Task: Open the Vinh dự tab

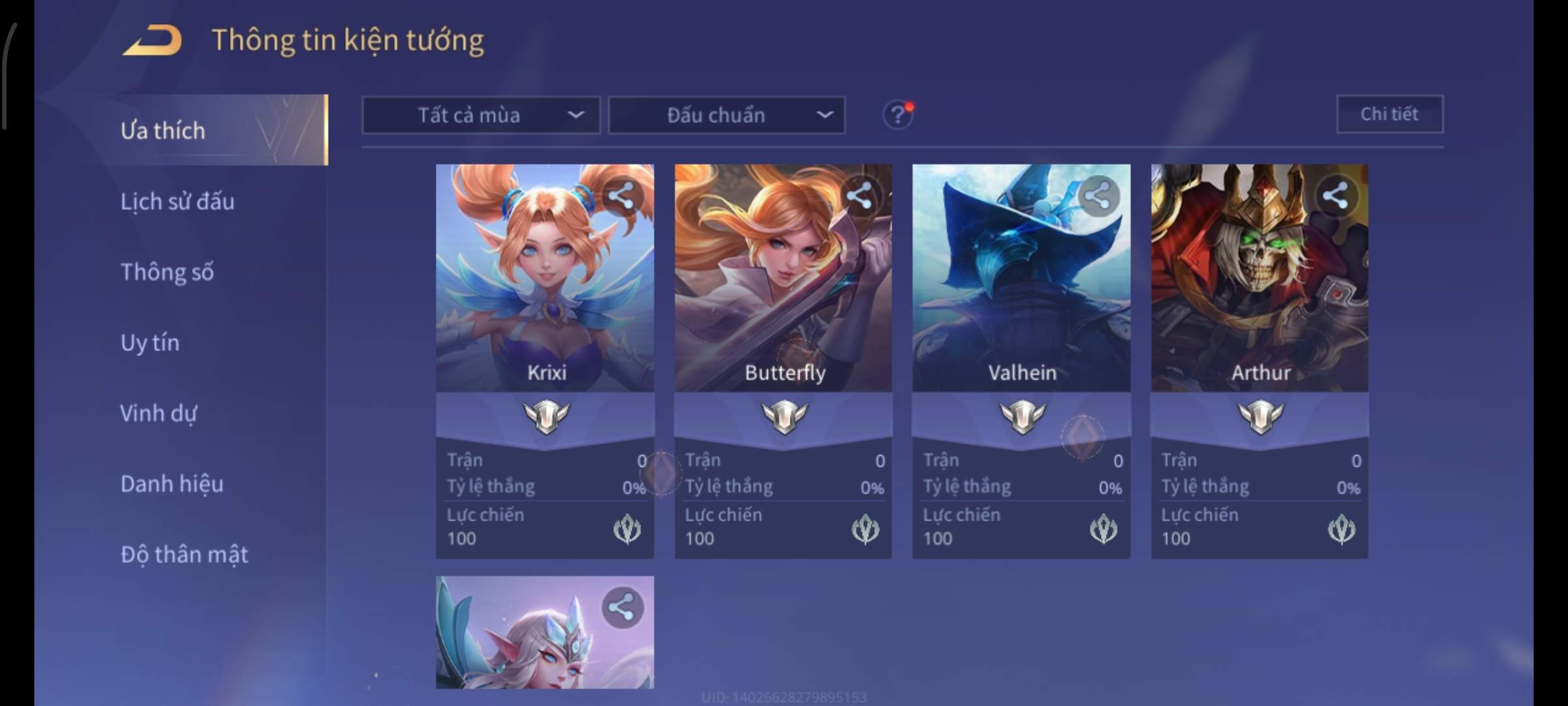Action: pyautogui.click(x=158, y=413)
